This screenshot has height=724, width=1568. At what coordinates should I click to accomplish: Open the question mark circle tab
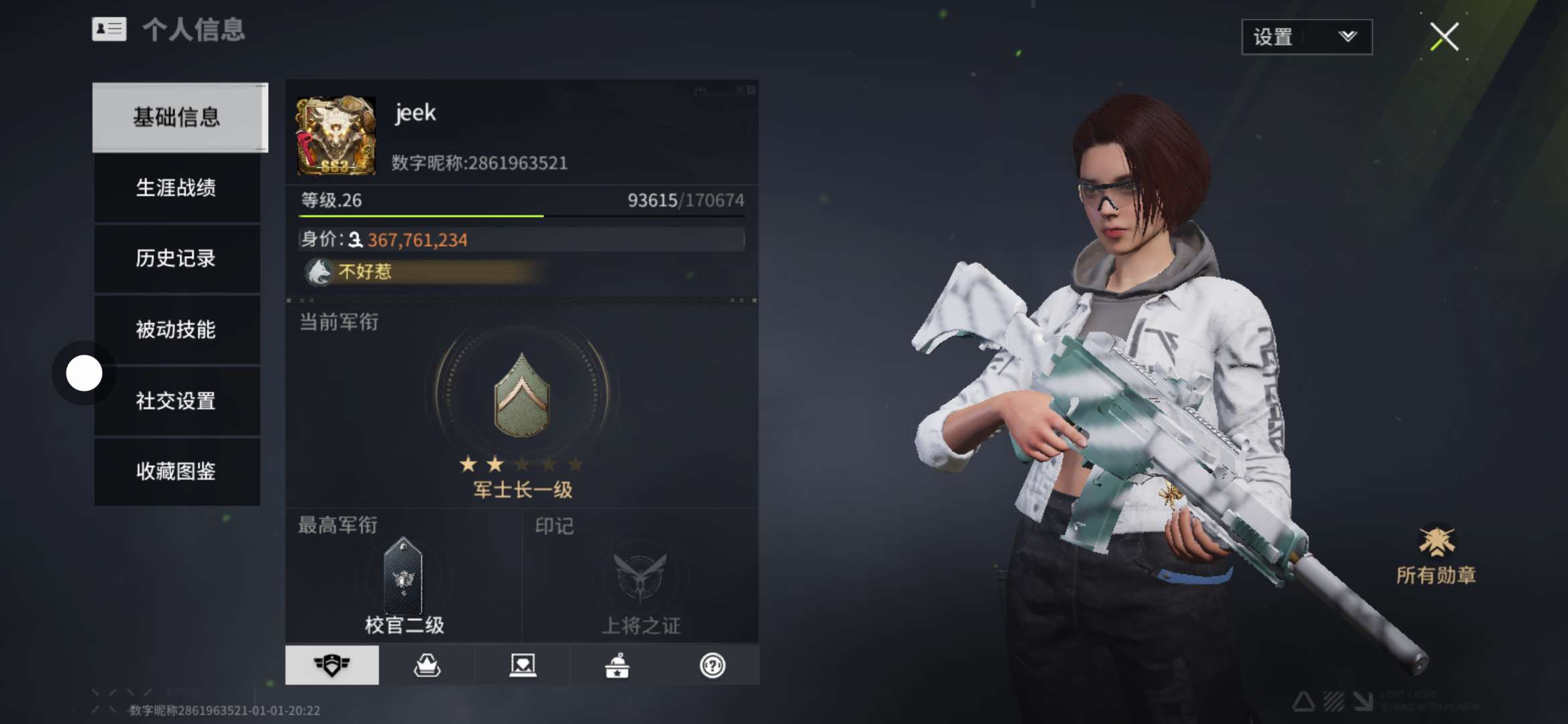coord(712,665)
